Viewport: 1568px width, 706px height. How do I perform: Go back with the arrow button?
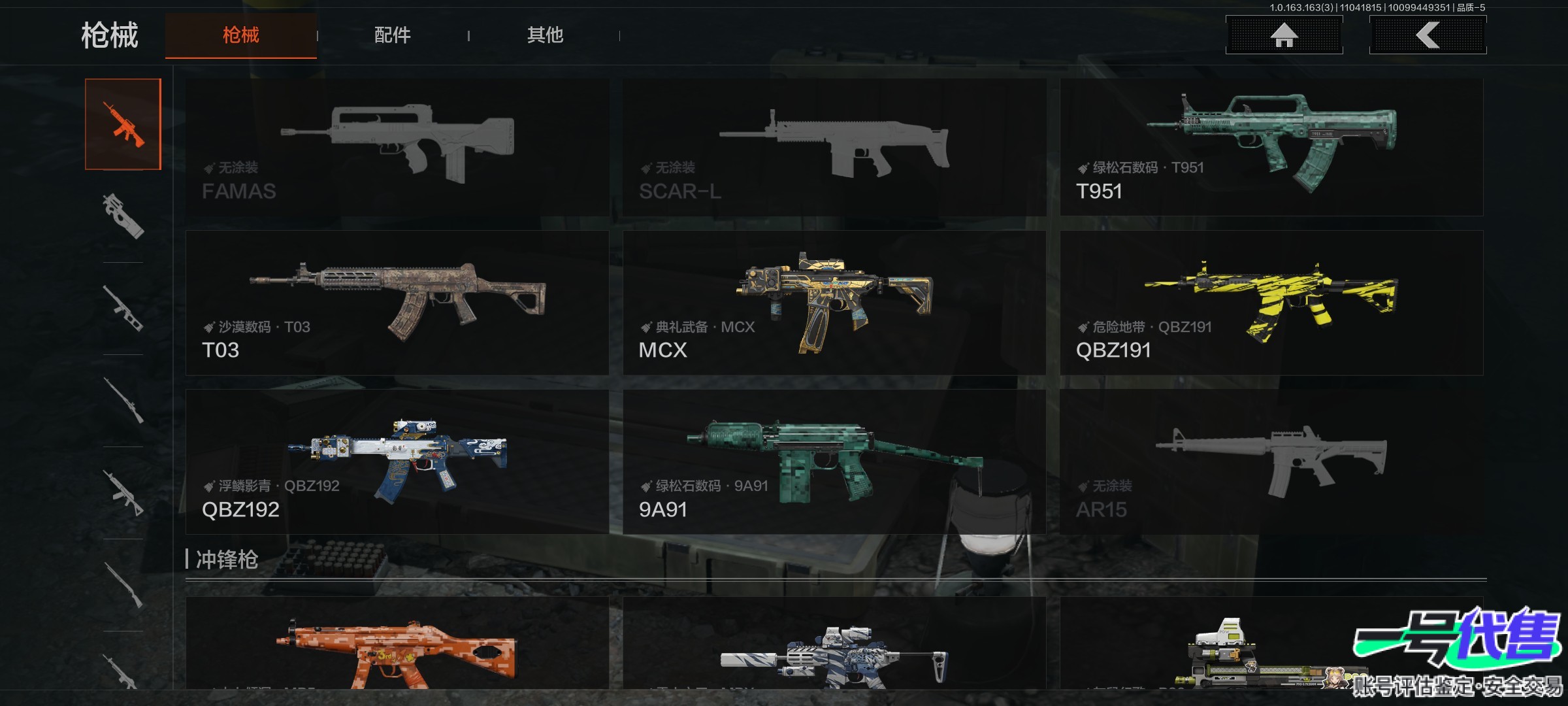click(1428, 35)
